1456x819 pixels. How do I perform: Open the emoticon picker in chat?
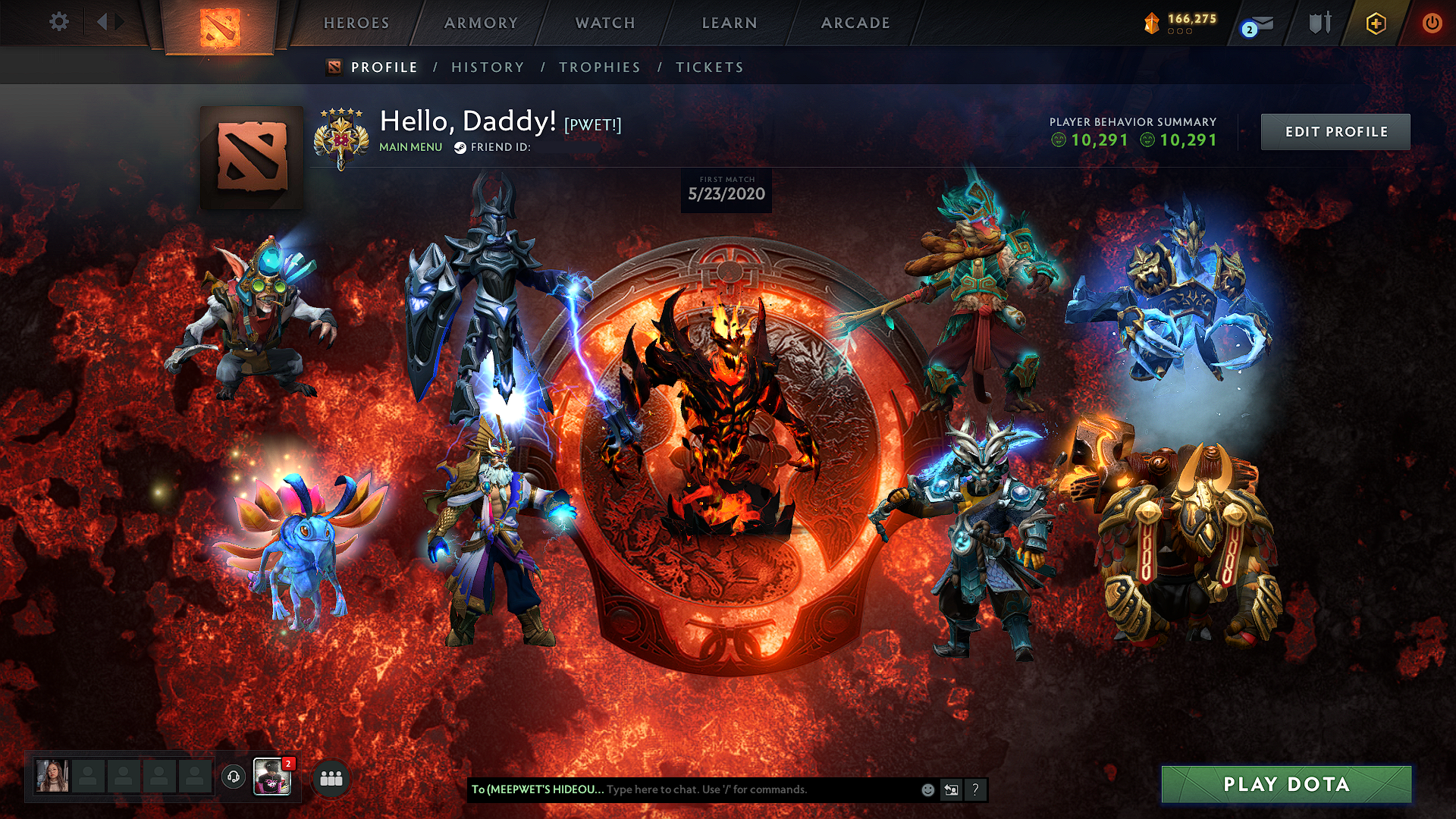pos(927,789)
